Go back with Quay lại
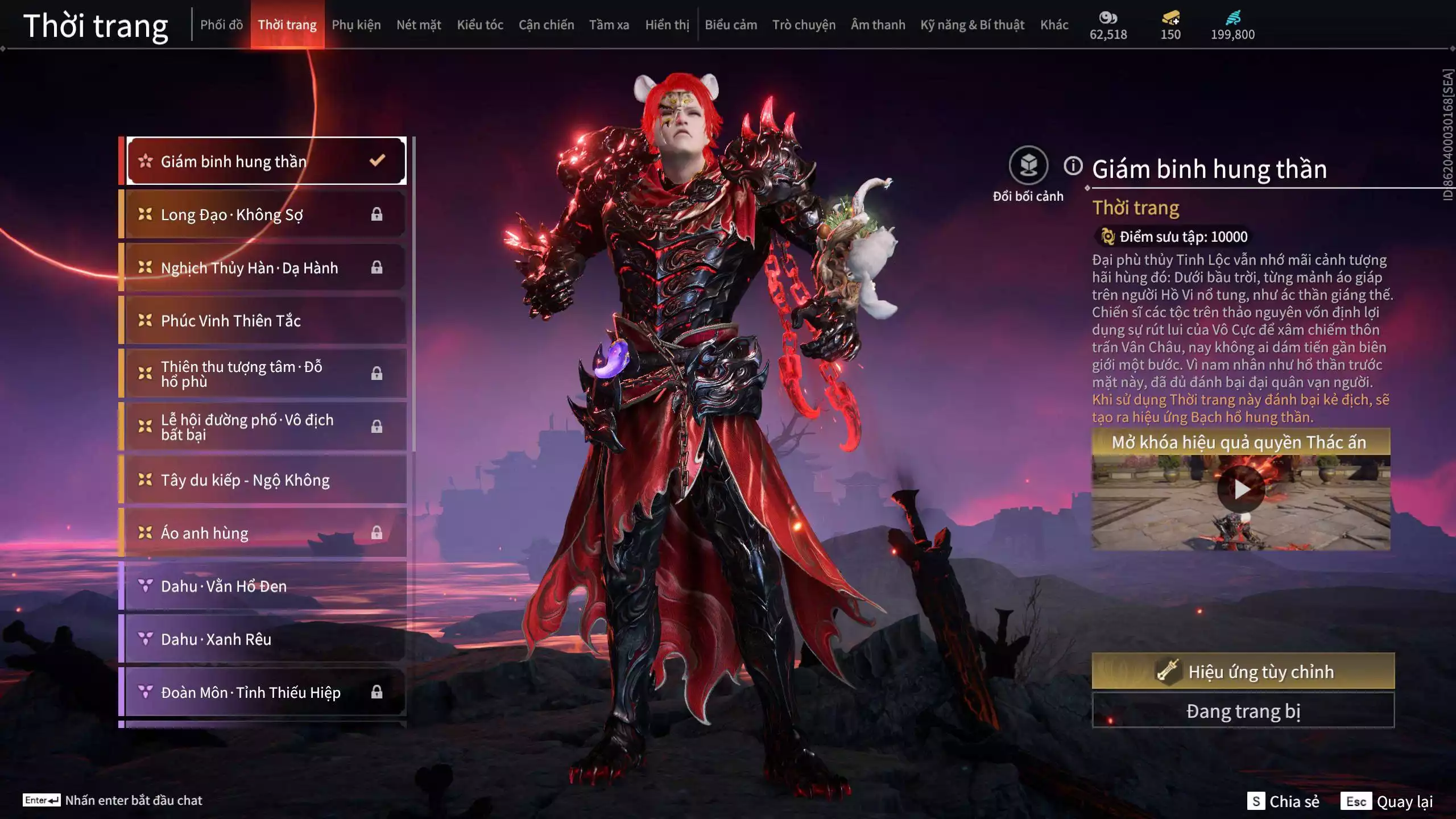 1388,801
